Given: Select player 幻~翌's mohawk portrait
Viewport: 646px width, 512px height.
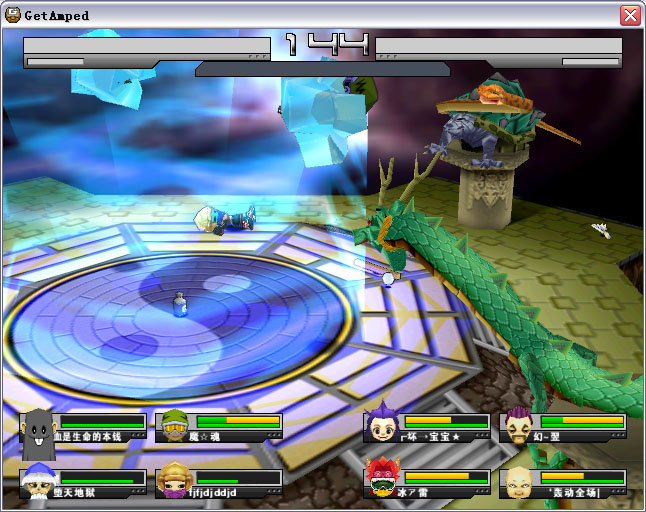Looking at the screenshot, I should tap(518, 426).
